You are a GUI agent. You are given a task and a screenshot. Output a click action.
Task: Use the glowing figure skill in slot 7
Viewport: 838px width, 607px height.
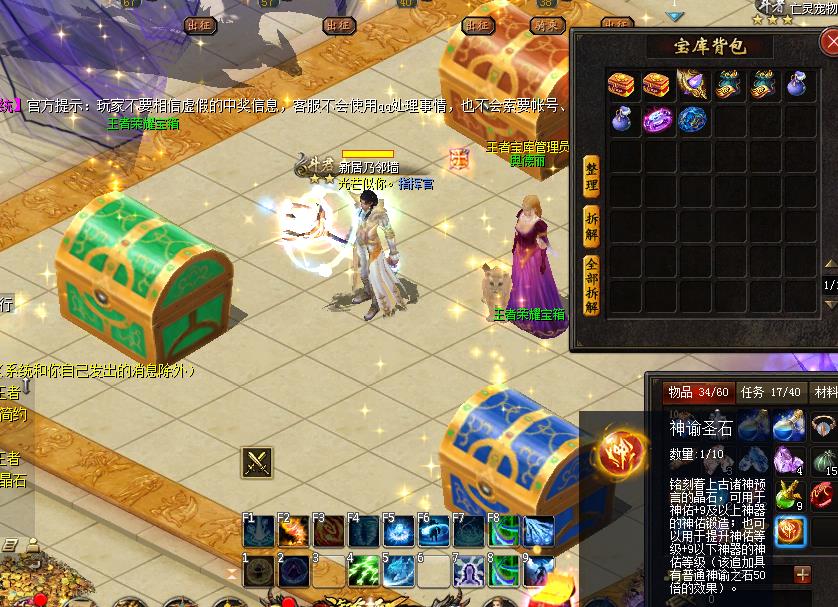click(469, 570)
